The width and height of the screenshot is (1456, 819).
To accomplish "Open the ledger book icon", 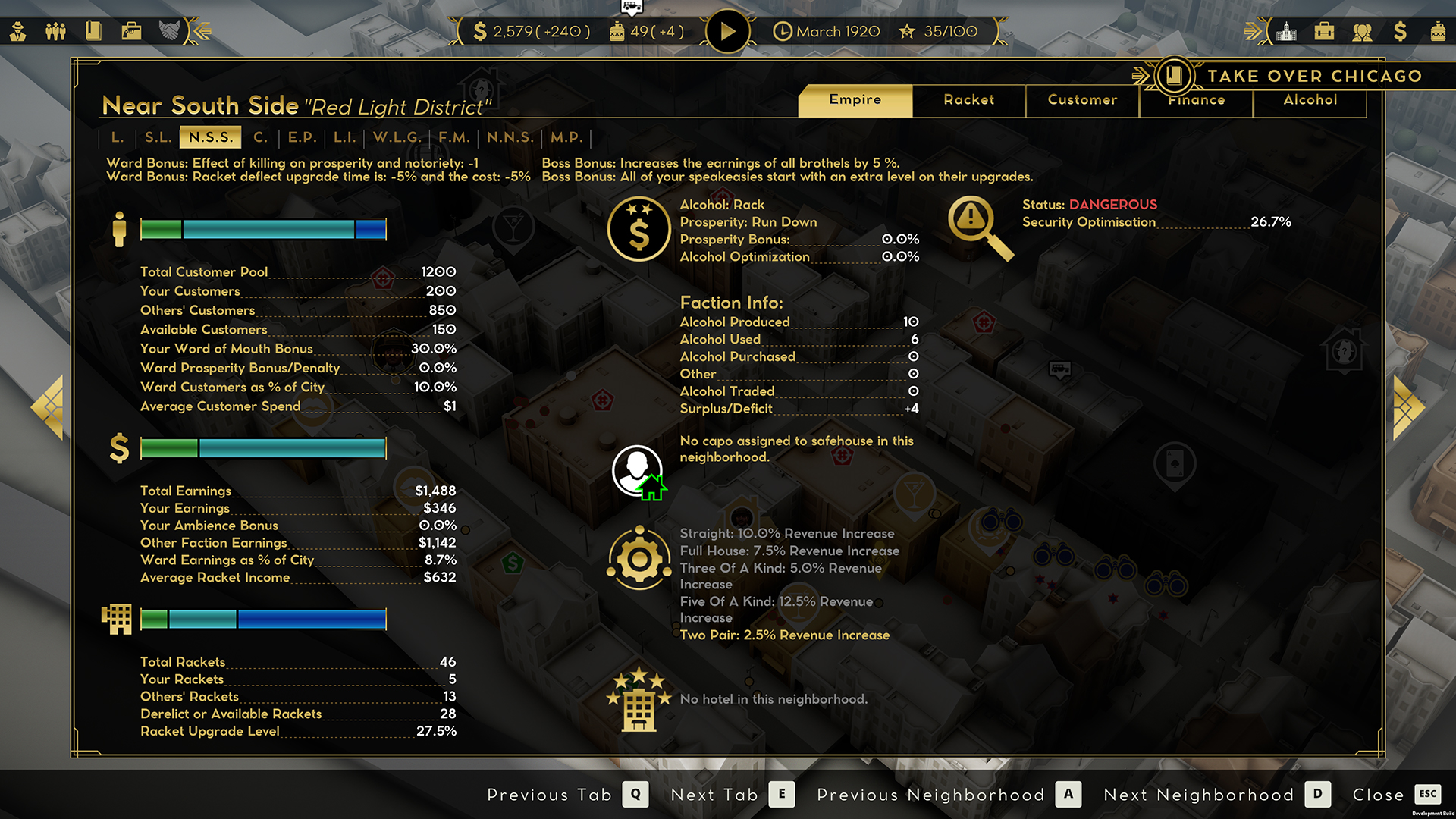I will (x=93, y=31).
